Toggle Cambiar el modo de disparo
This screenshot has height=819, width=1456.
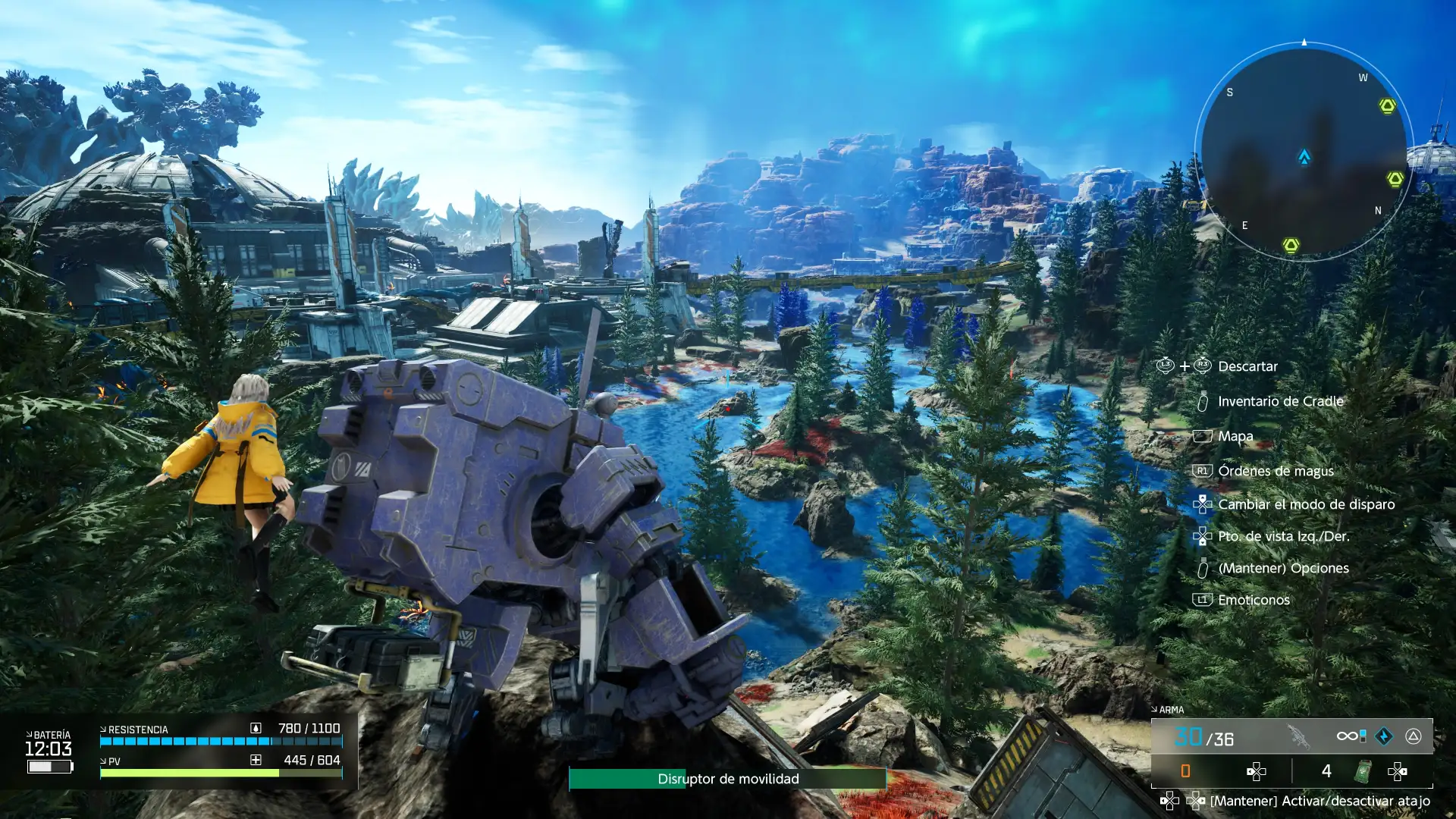(1203, 504)
